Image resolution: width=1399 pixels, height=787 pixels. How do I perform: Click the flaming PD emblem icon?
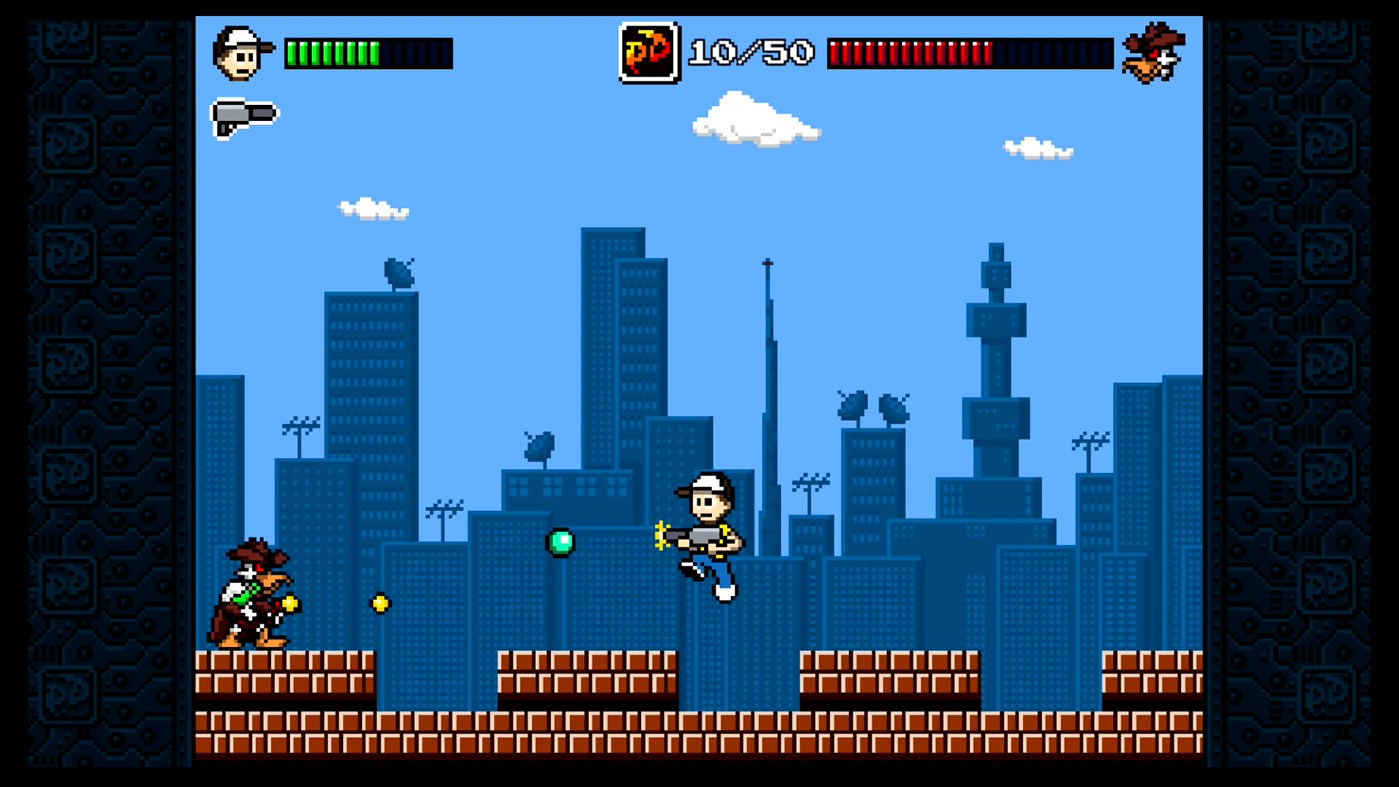point(648,53)
